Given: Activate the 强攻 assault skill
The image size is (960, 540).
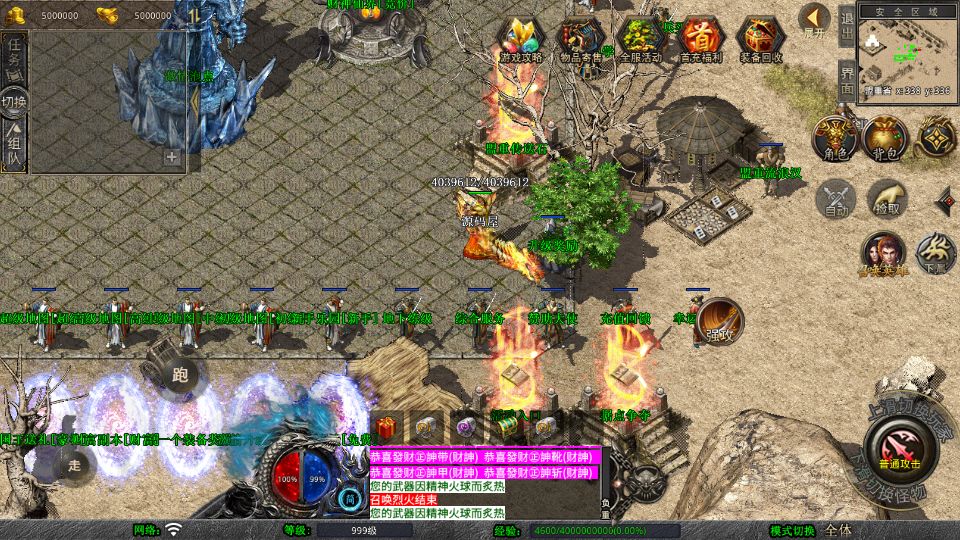Looking at the screenshot, I should pos(719,322).
